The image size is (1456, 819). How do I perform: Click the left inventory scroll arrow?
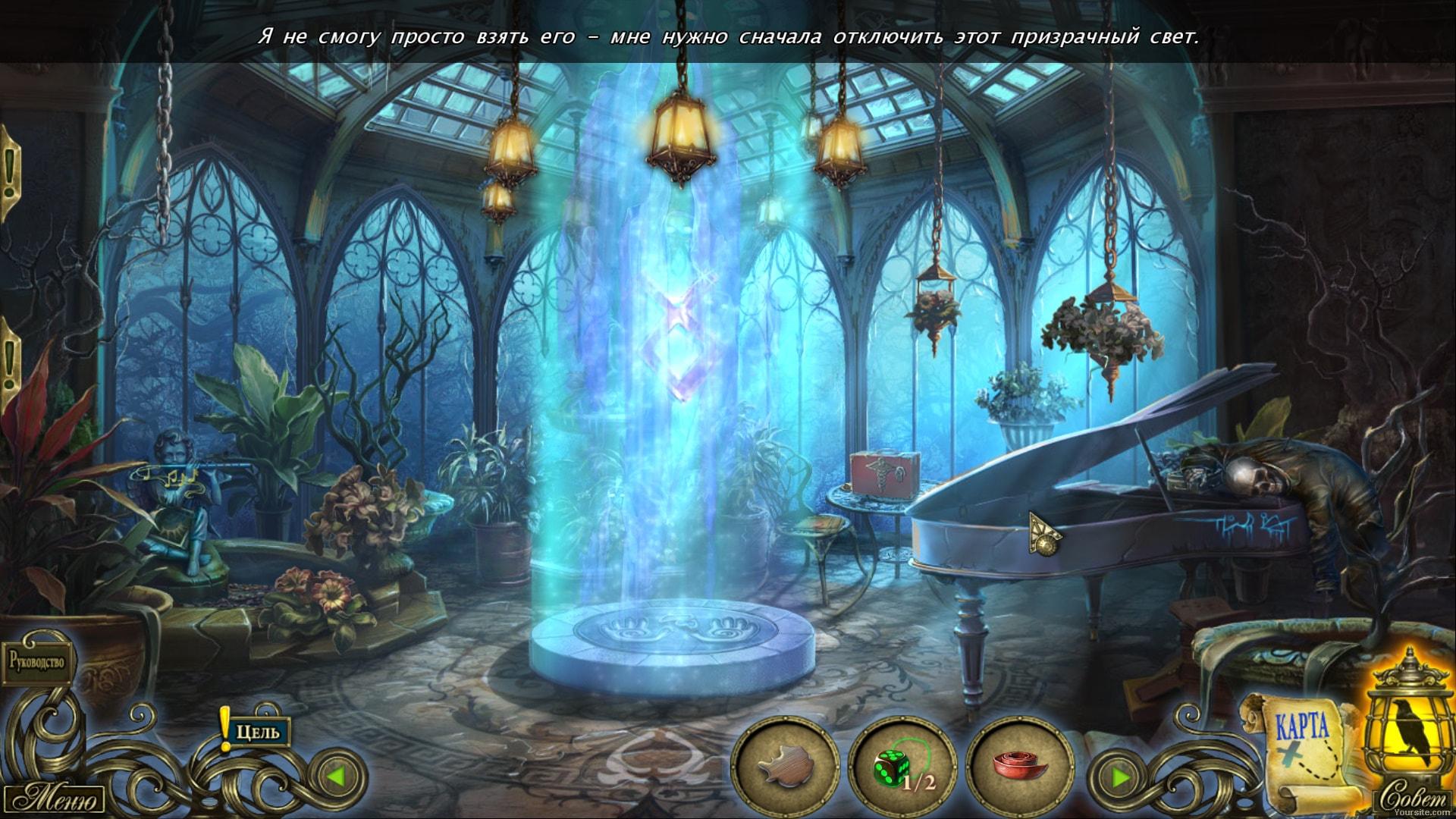(337, 777)
